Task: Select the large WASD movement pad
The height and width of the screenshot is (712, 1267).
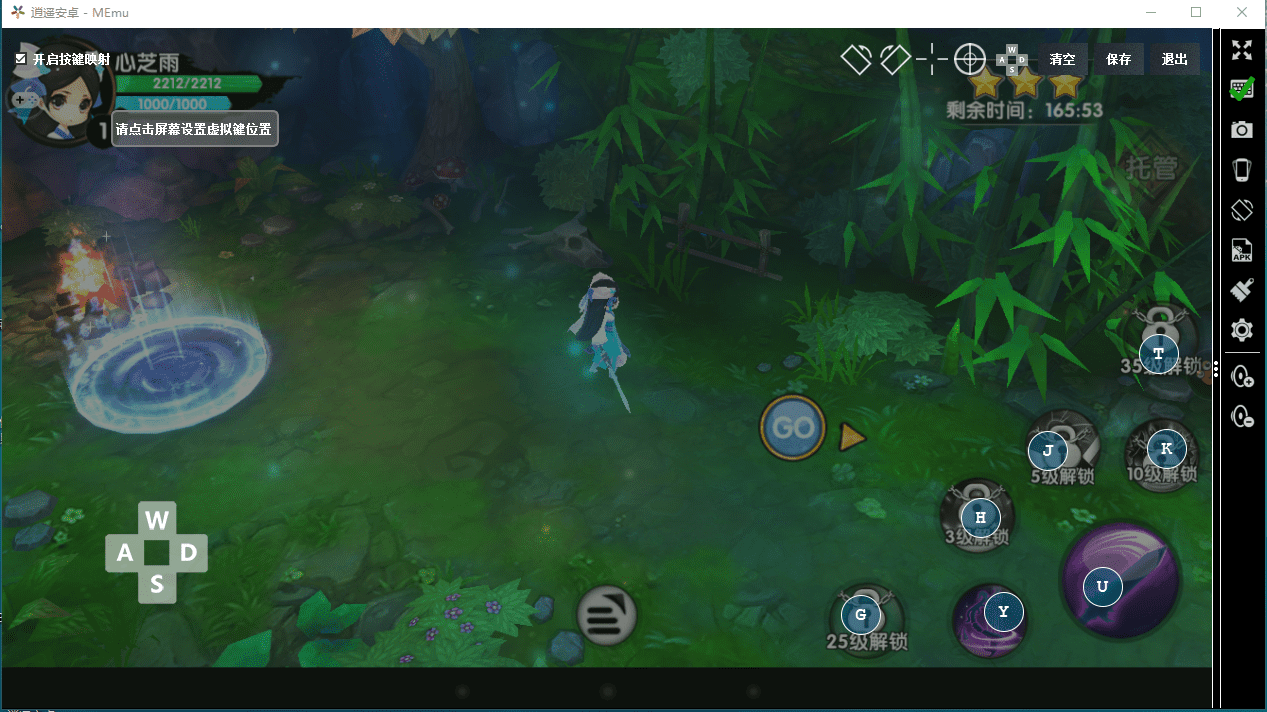Action: pos(157,552)
